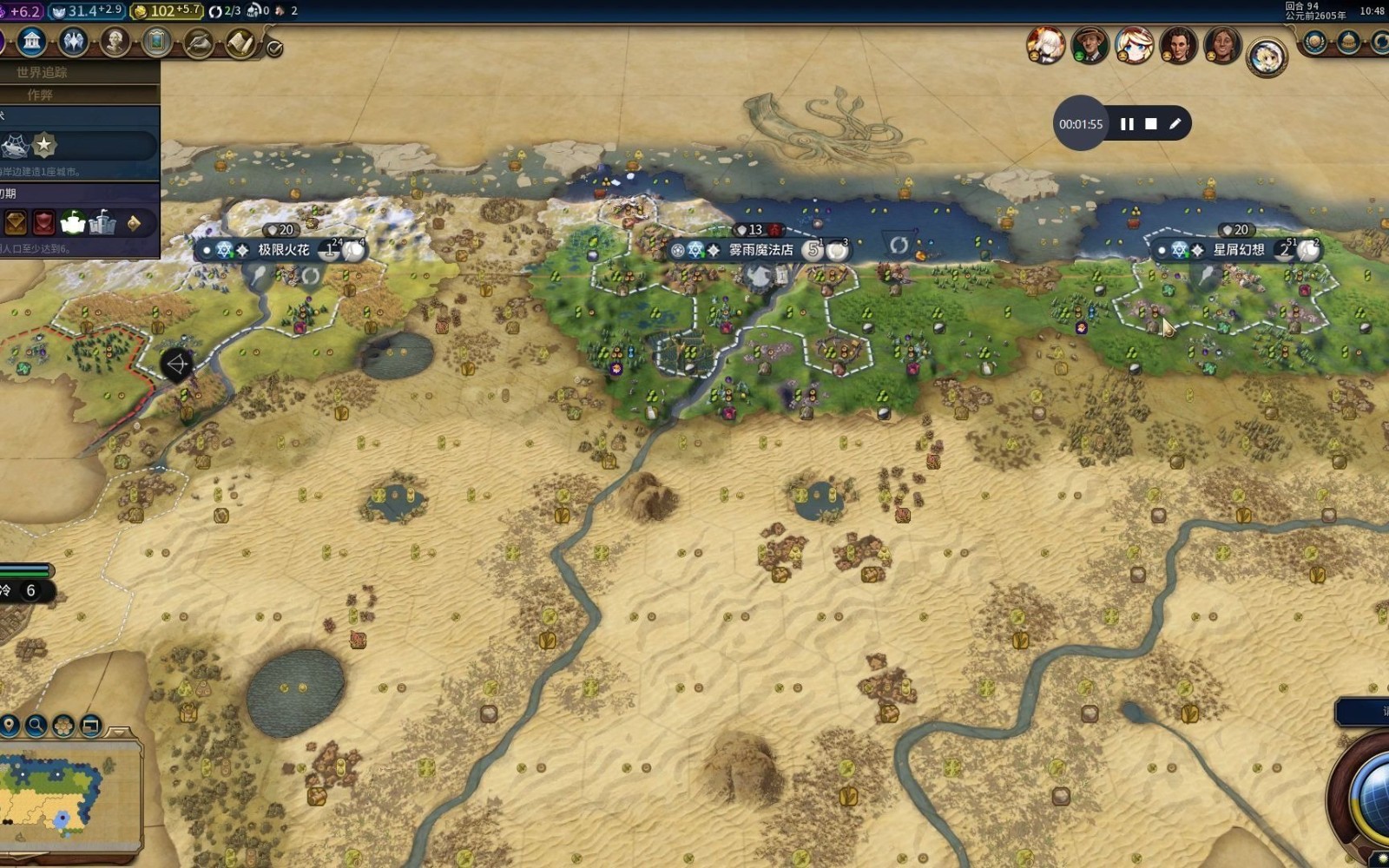Open the religion panel with winged icon
The height and width of the screenshot is (868, 1389).
(73, 41)
